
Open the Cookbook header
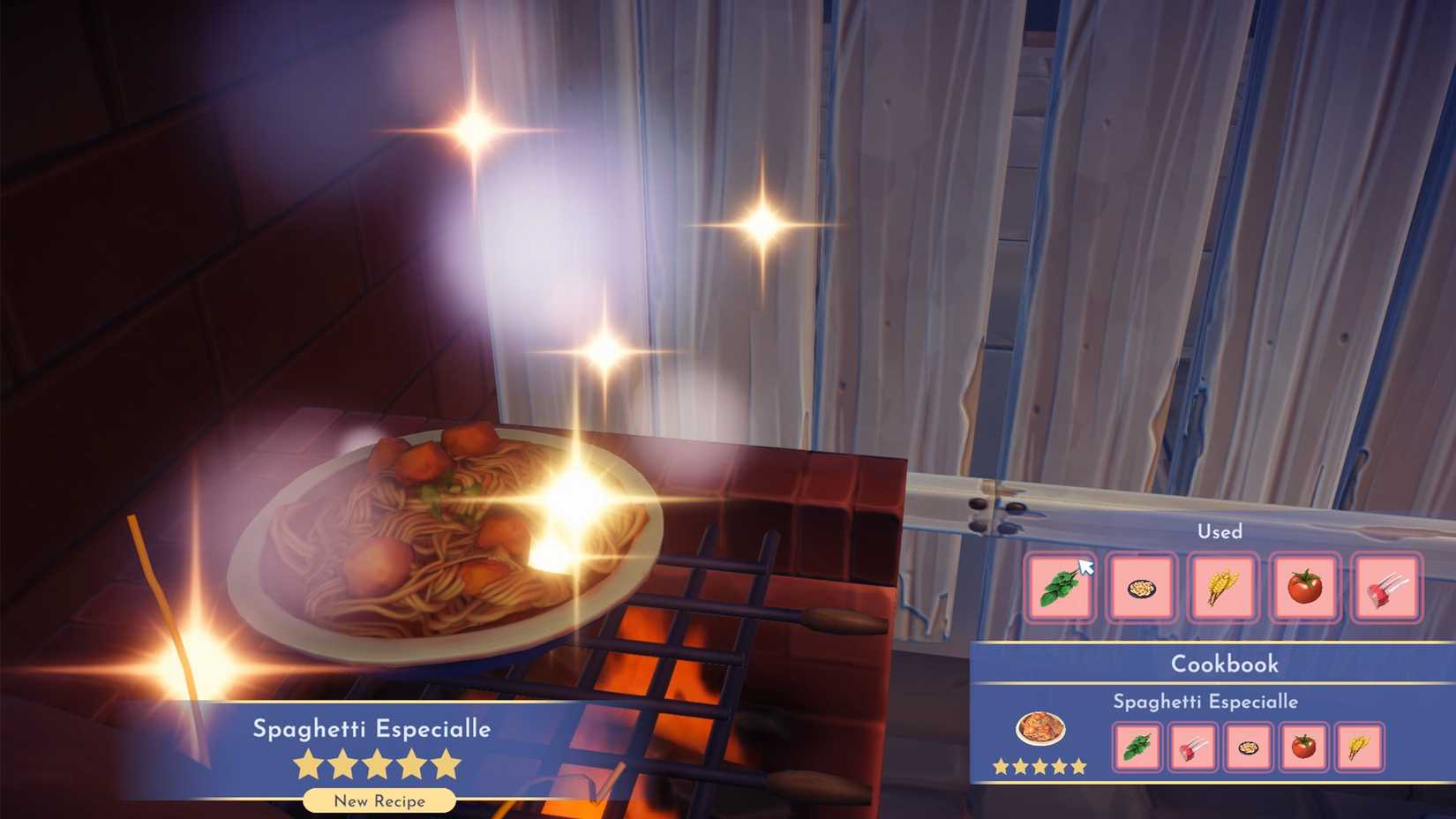pyautogui.click(x=1223, y=664)
